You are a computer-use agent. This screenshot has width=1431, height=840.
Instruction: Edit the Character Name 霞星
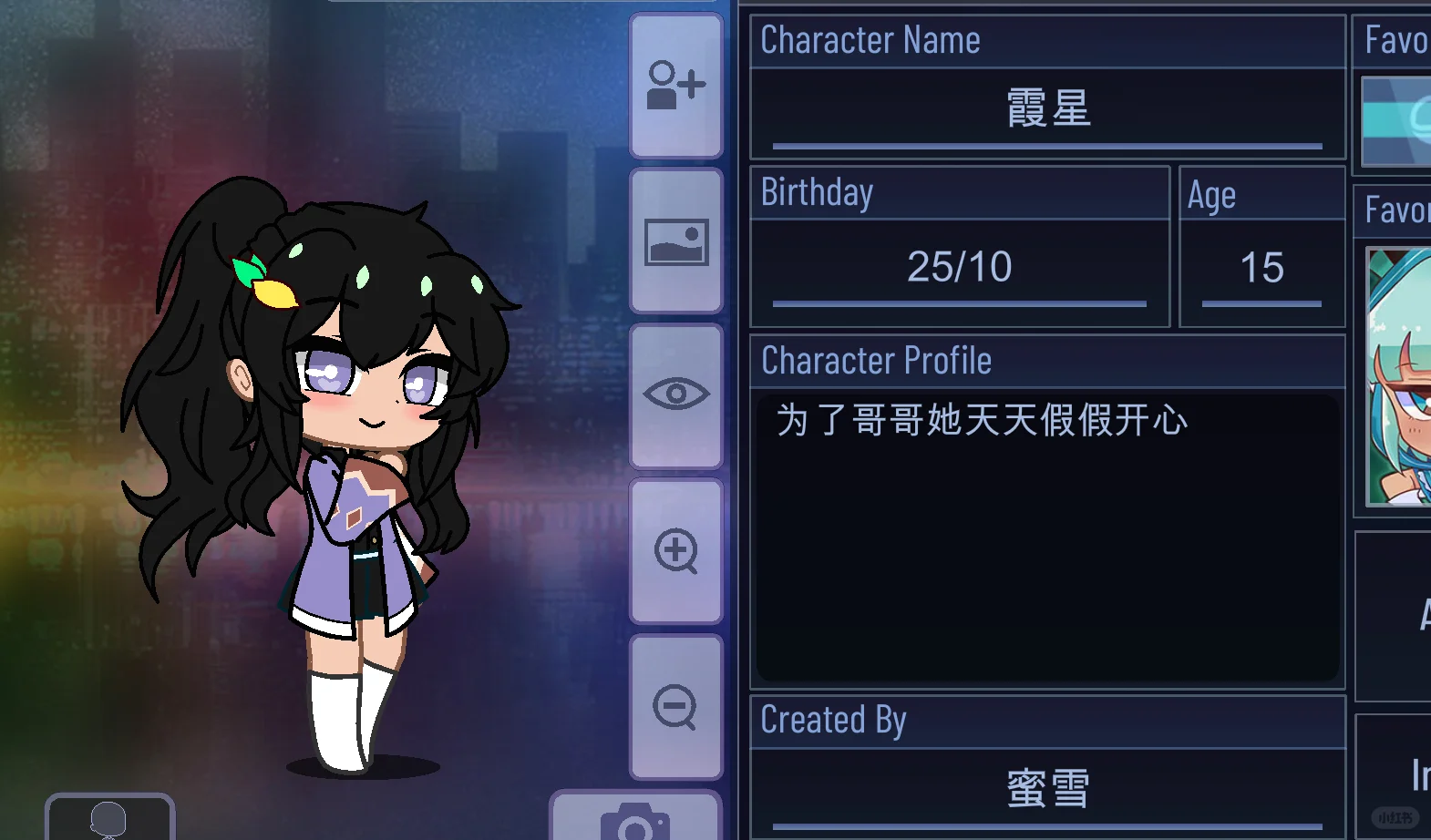(x=1046, y=109)
